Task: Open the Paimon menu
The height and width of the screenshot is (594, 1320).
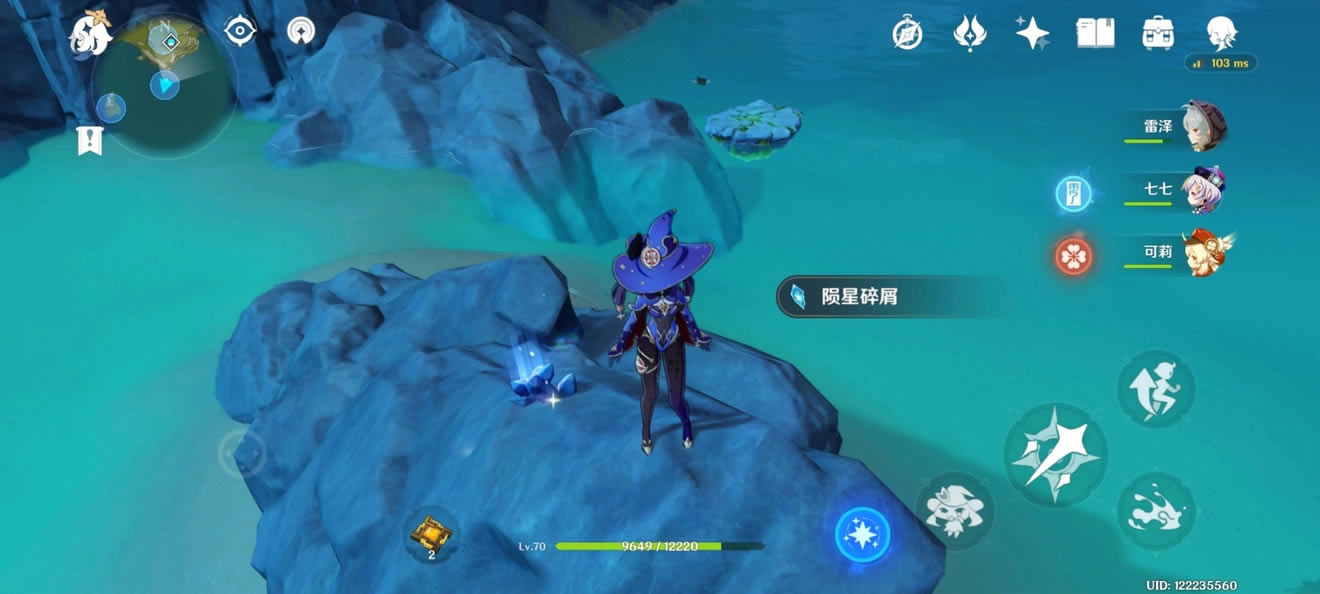Action: click(x=91, y=33)
